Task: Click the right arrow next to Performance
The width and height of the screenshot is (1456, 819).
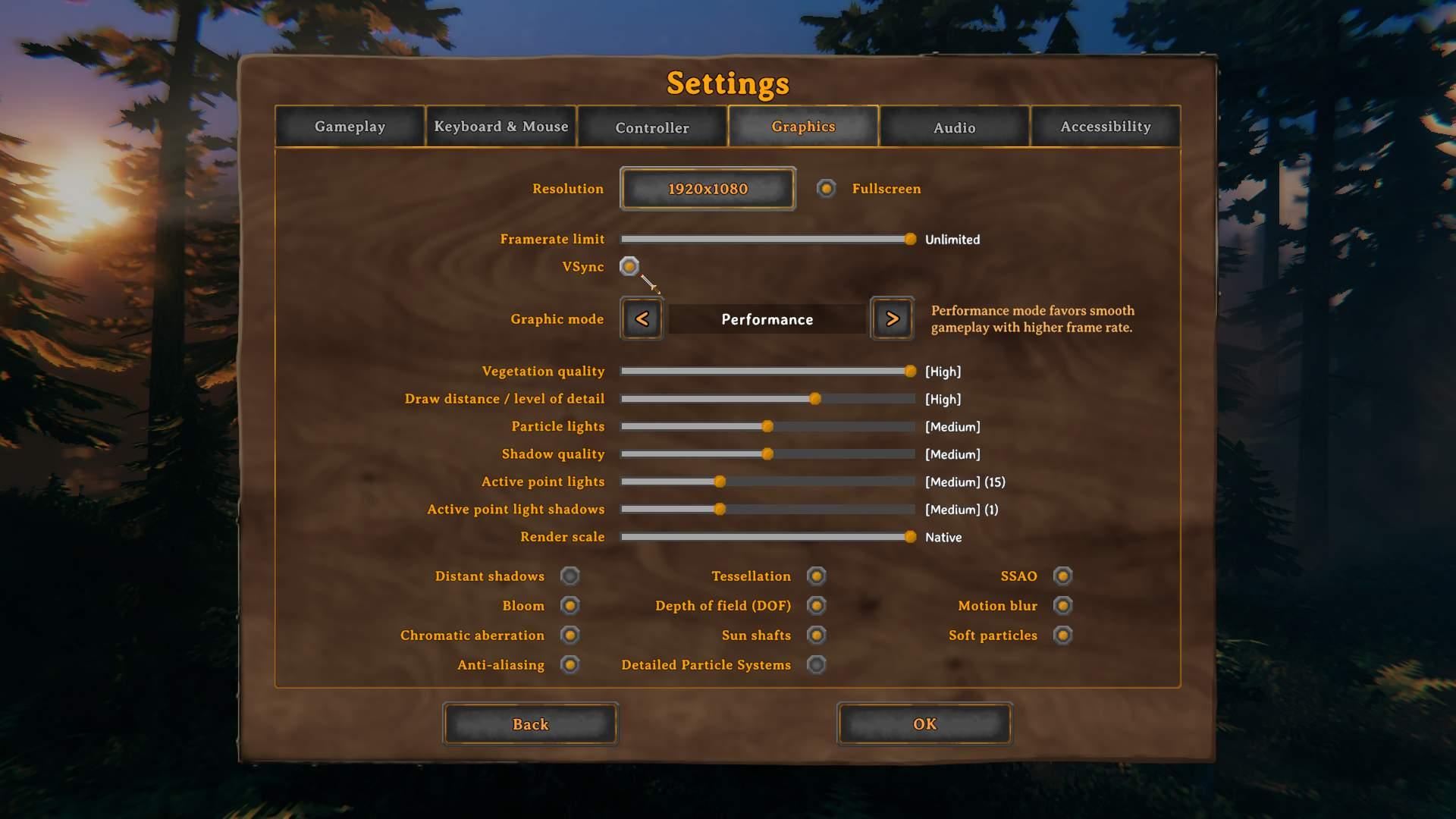Action: tap(892, 318)
